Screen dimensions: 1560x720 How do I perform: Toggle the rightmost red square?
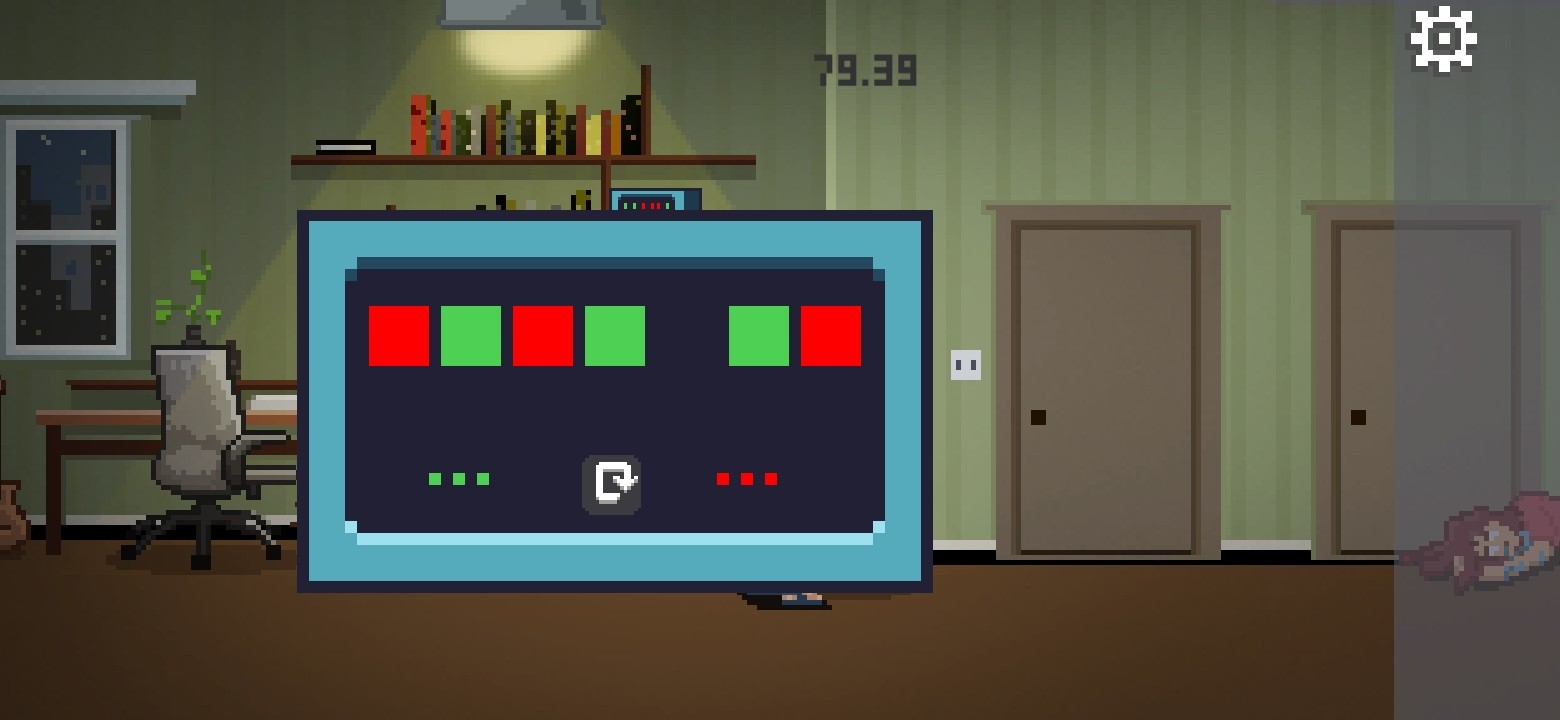[x=832, y=336]
